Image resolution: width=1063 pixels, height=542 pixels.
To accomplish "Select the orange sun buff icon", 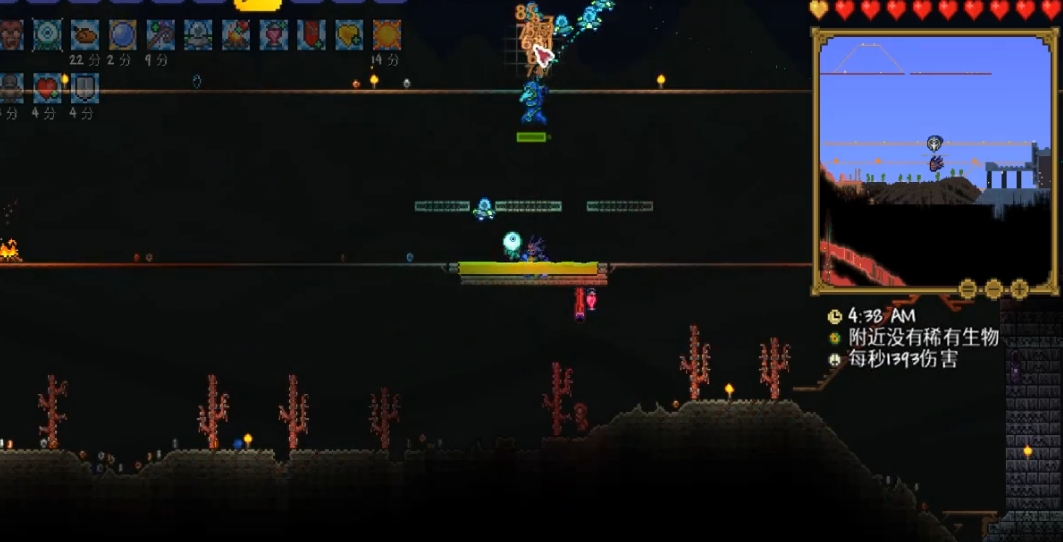I will [387, 35].
